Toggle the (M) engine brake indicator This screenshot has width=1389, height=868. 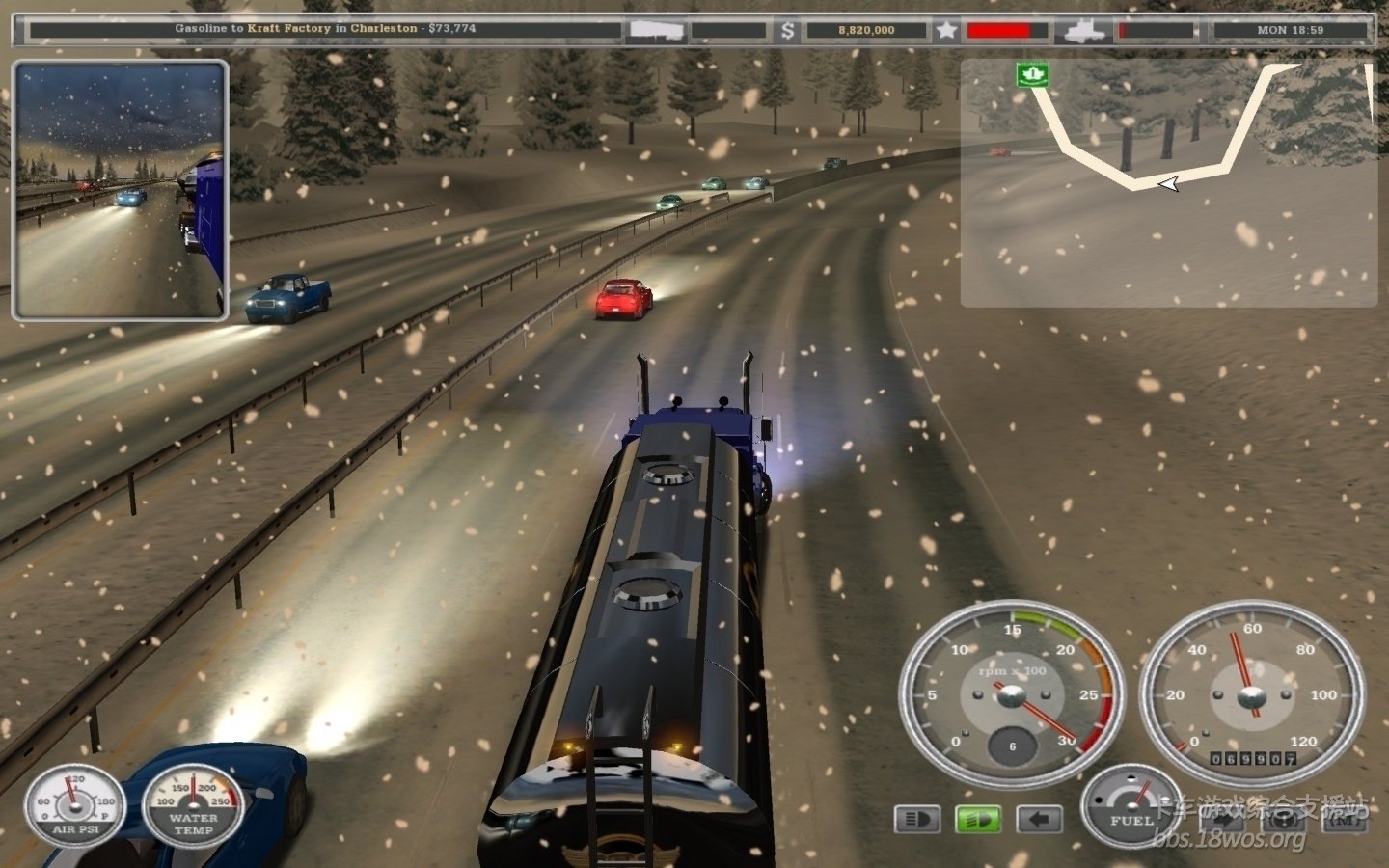pyautogui.click(x=1344, y=820)
